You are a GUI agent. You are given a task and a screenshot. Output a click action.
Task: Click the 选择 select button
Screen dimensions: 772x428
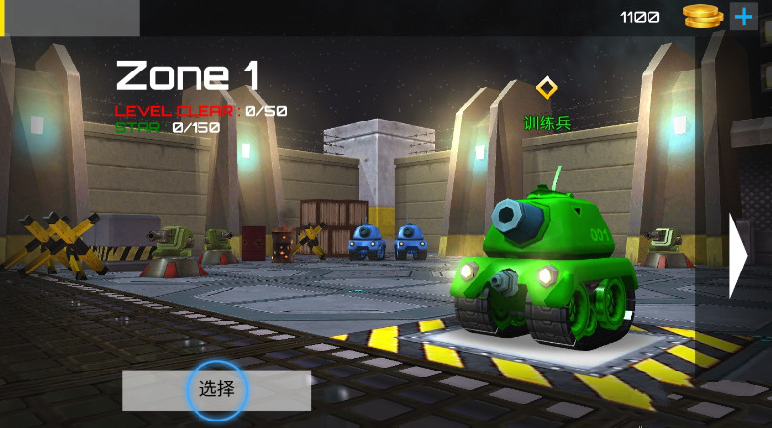tap(216, 389)
